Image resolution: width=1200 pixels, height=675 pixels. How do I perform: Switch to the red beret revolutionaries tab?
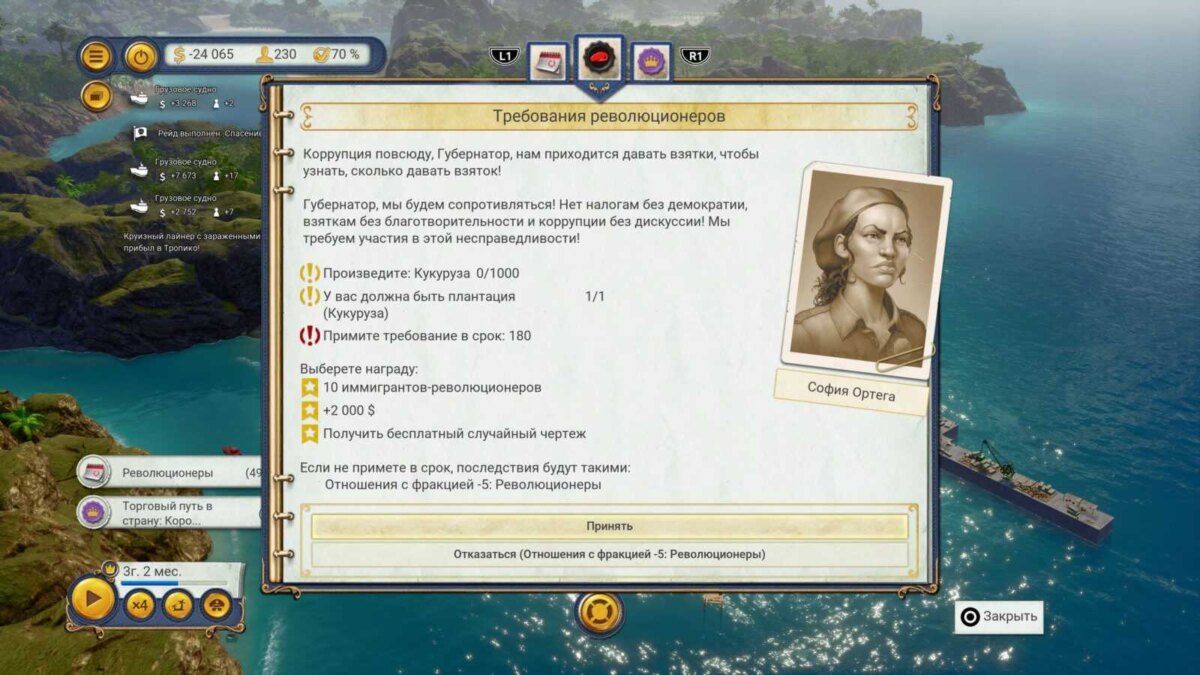600,58
